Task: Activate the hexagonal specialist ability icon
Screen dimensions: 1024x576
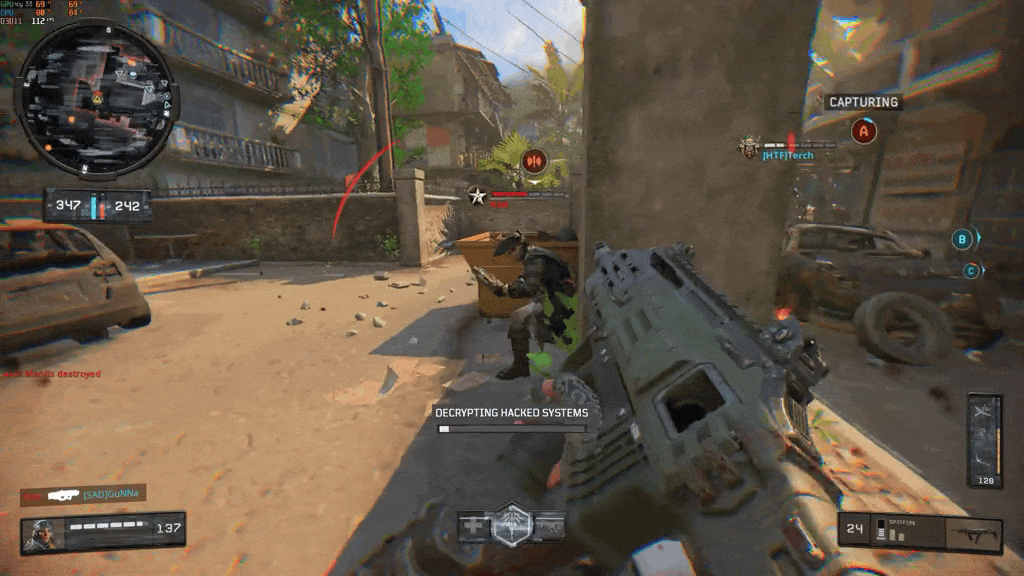Action: tap(512, 524)
